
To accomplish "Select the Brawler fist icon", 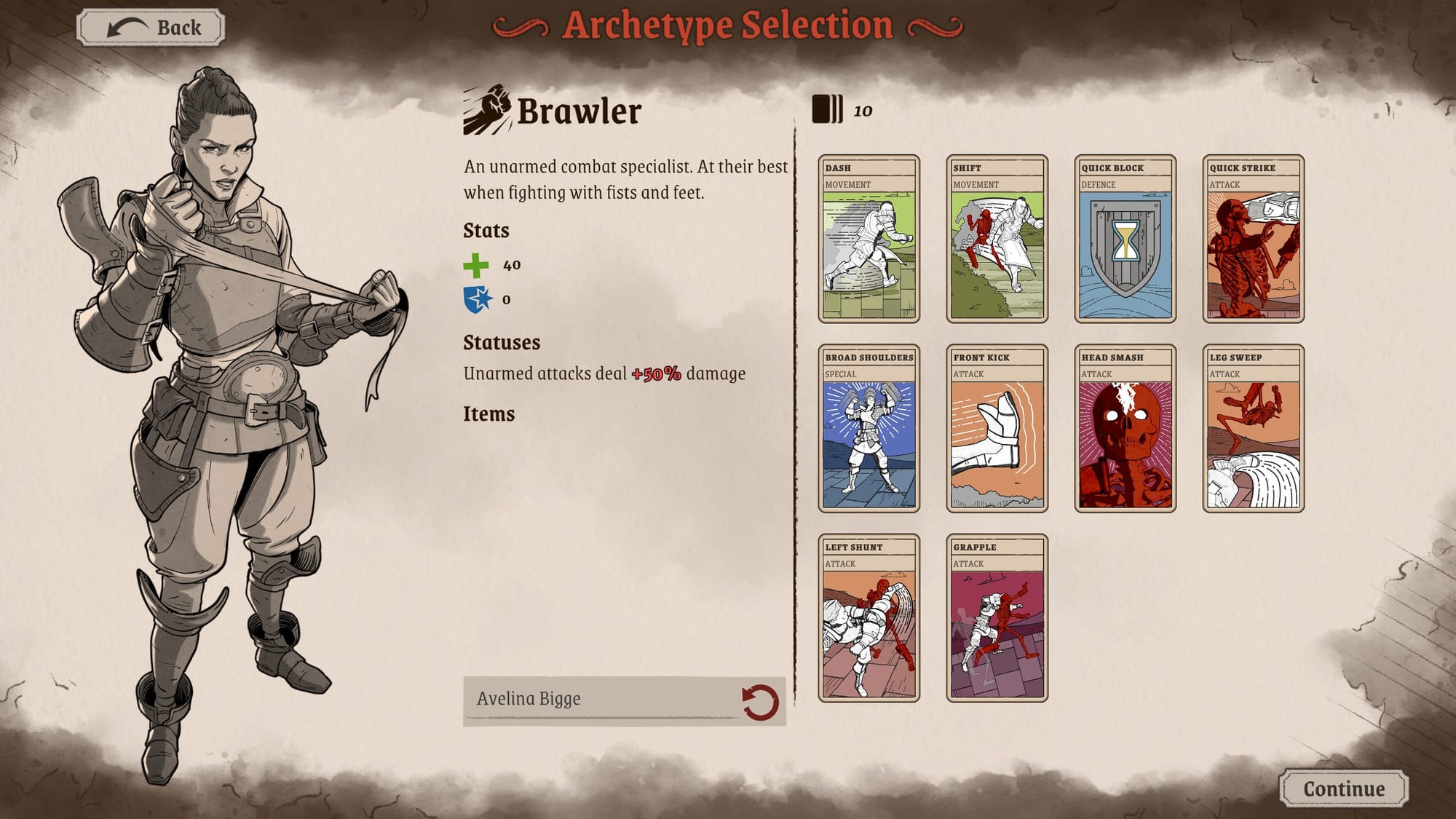I will pyautogui.click(x=486, y=108).
